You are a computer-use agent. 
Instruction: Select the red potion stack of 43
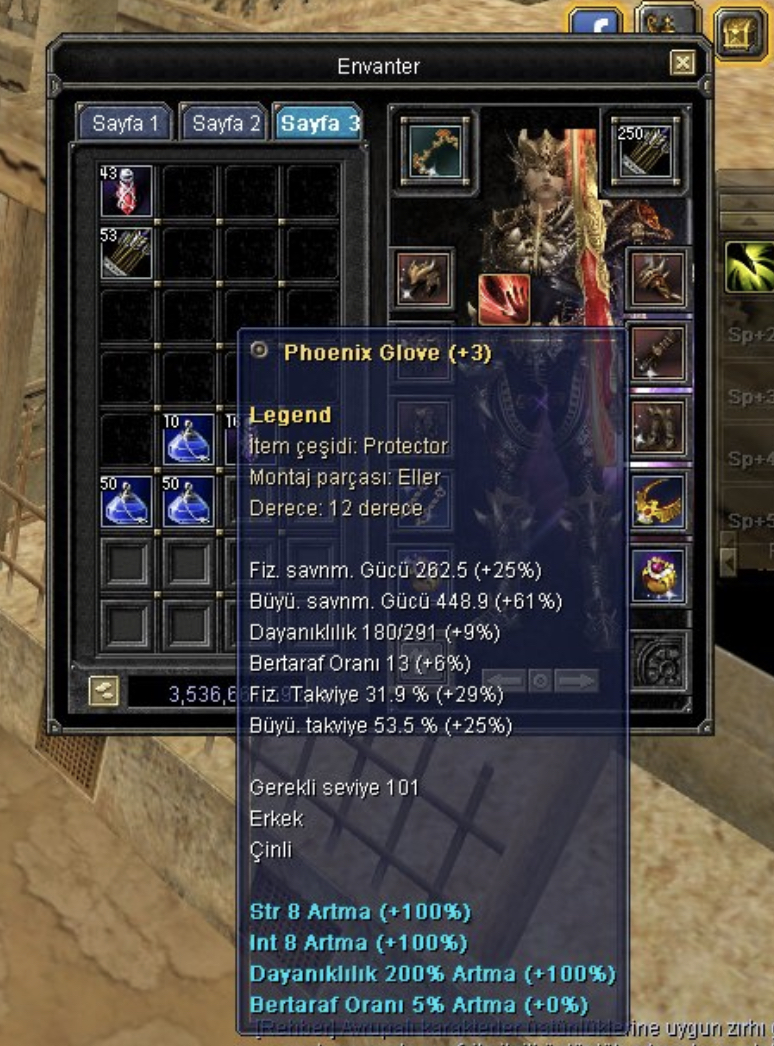(126, 192)
